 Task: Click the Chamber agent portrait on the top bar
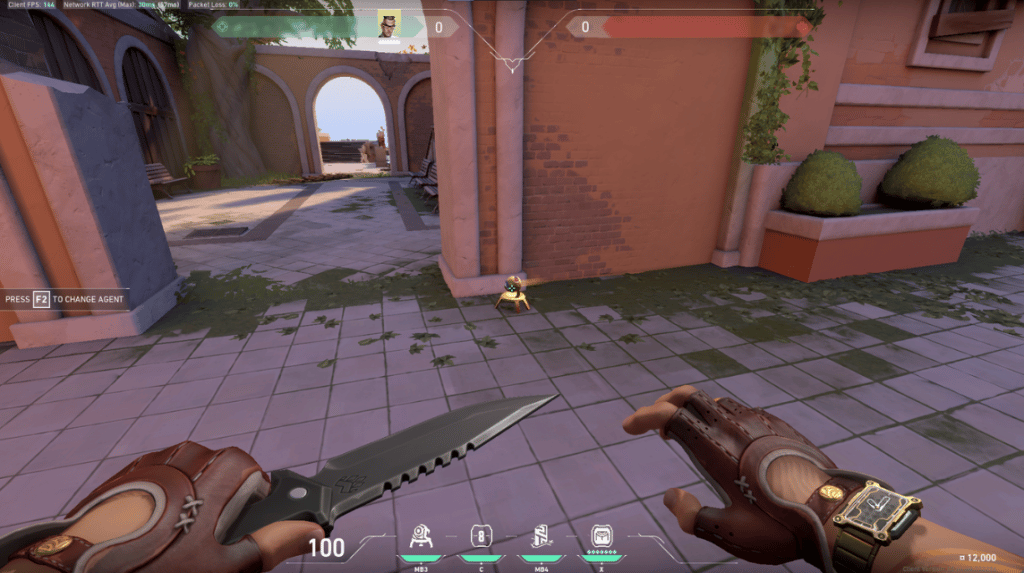[x=388, y=25]
